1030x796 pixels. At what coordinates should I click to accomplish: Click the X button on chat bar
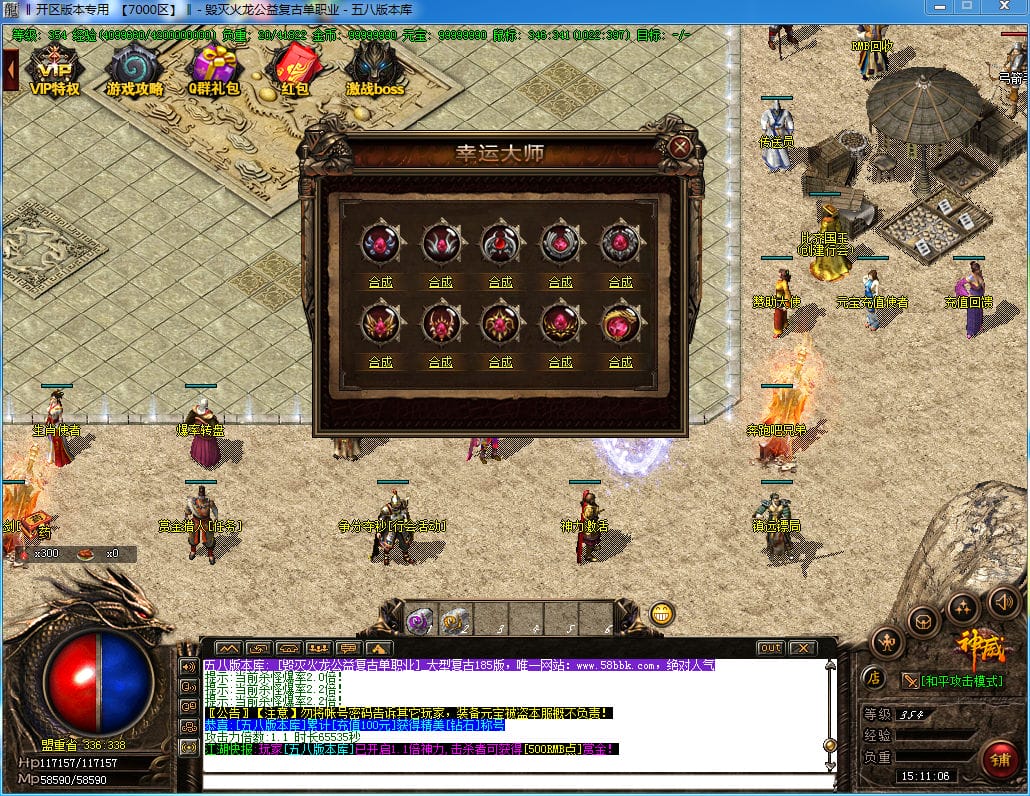[x=802, y=648]
